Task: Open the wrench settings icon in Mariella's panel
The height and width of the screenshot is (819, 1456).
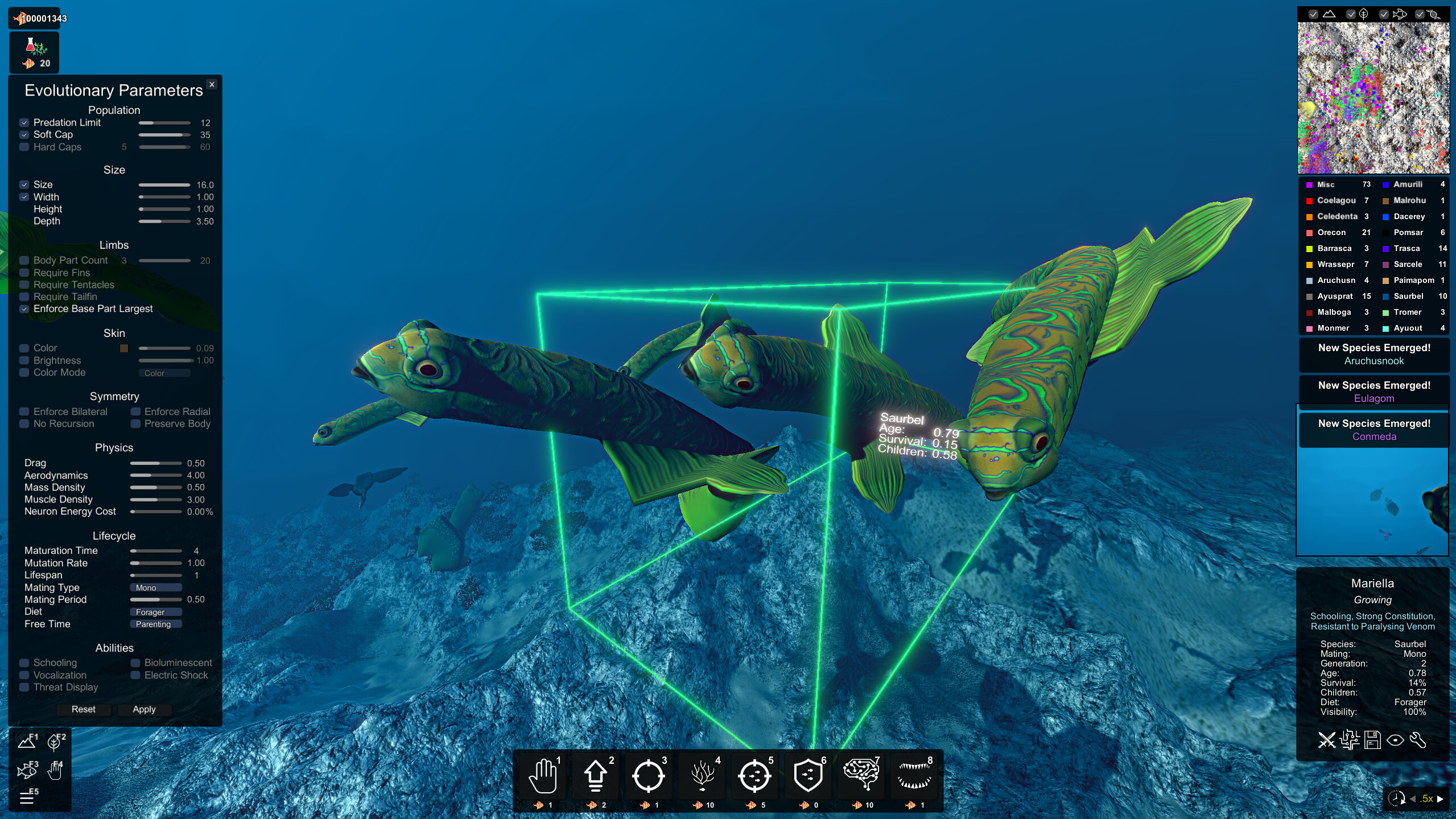Action: pyautogui.click(x=1419, y=742)
